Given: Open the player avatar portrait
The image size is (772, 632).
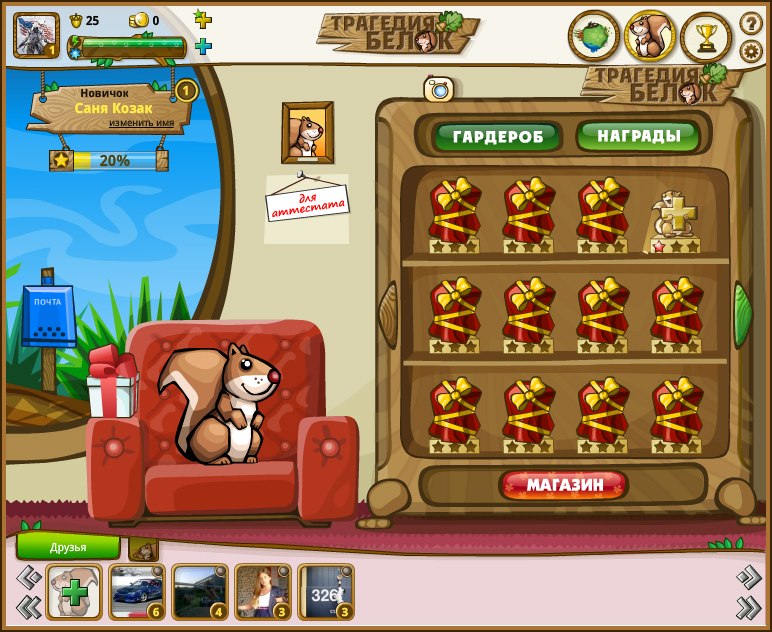Looking at the screenshot, I should point(35,35).
